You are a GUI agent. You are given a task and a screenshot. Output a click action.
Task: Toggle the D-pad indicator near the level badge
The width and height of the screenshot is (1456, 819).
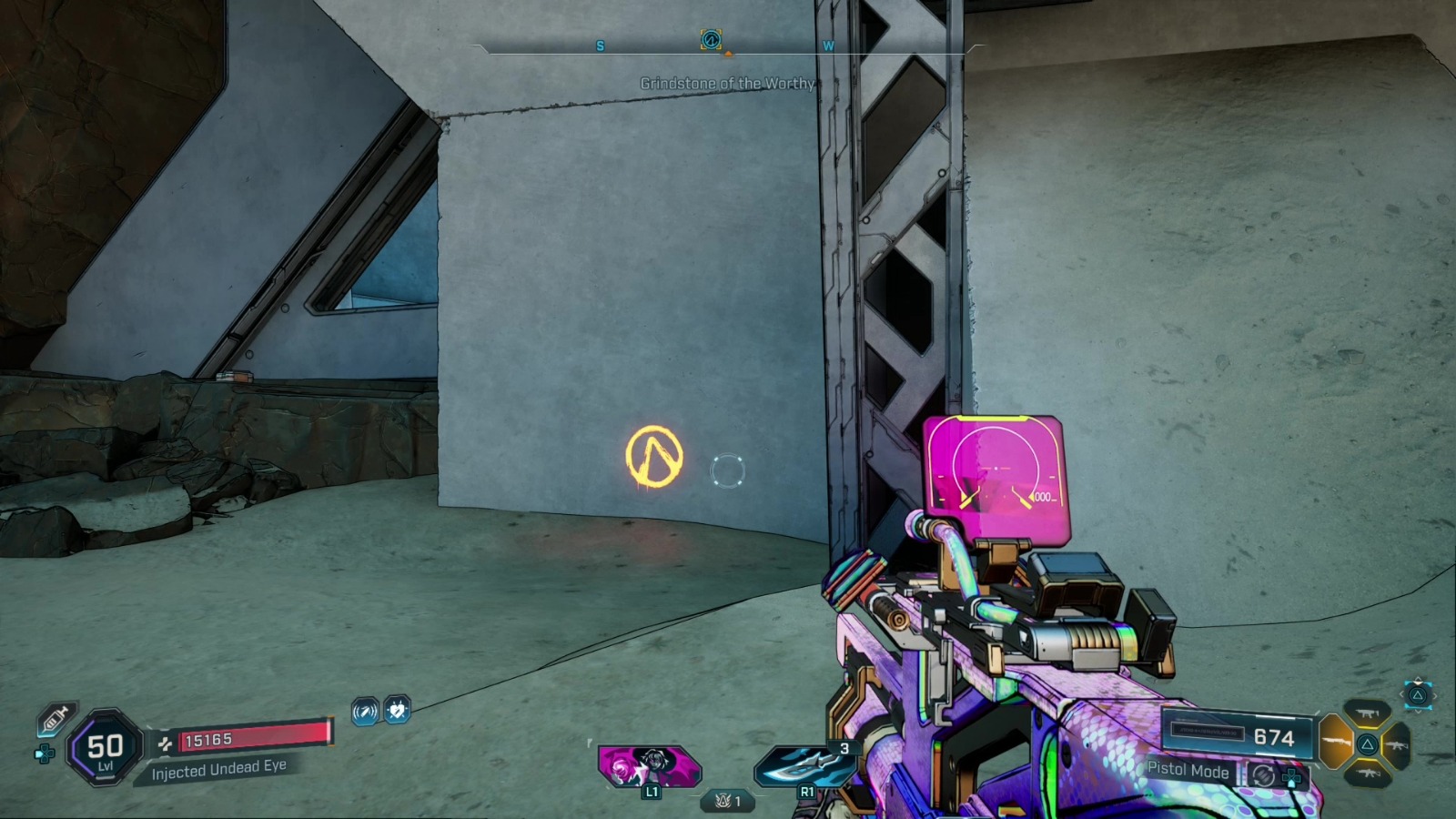point(44,753)
